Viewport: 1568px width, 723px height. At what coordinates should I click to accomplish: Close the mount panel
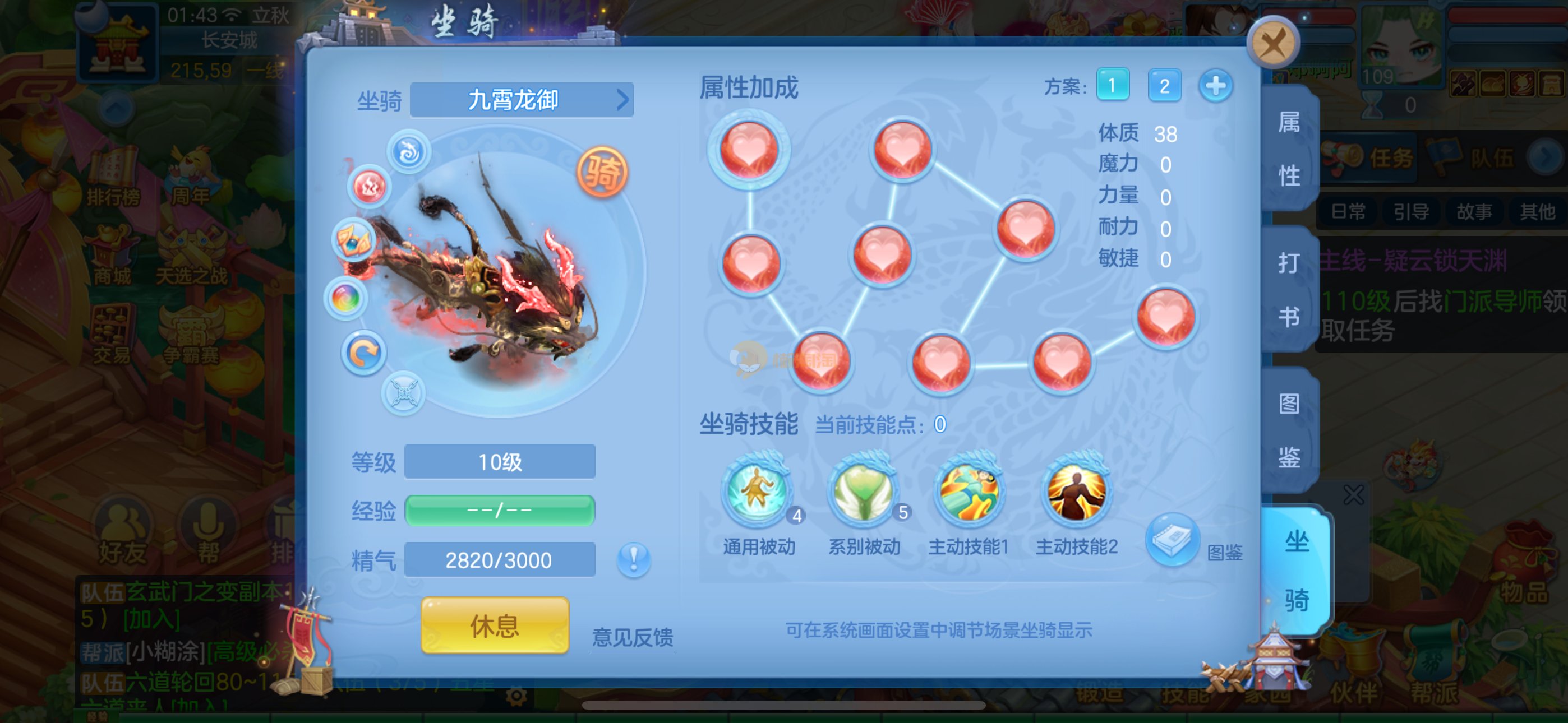pos(1273,43)
